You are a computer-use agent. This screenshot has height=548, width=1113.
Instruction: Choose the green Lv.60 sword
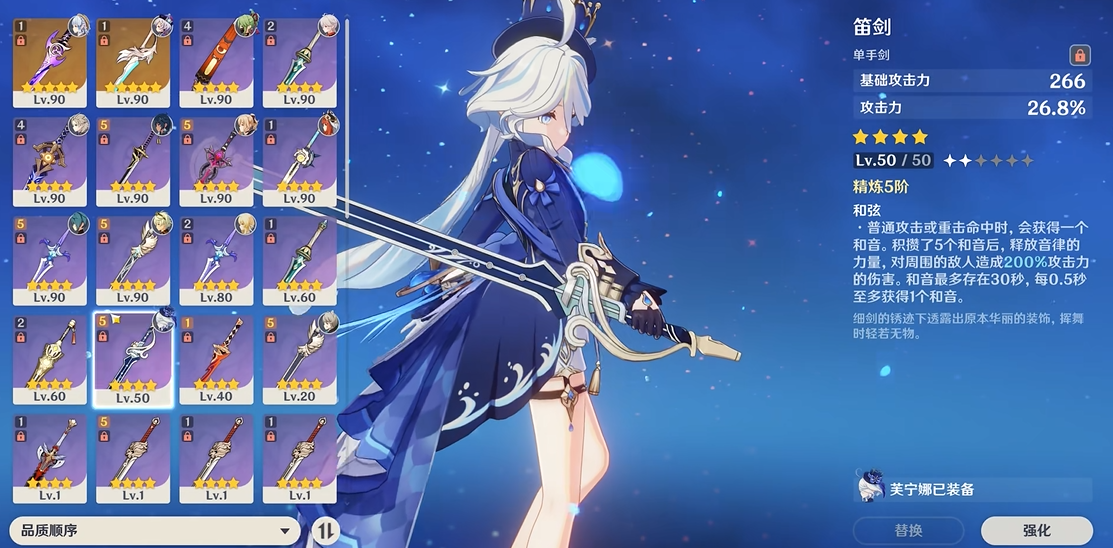pyautogui.click(x=299, y=258)
